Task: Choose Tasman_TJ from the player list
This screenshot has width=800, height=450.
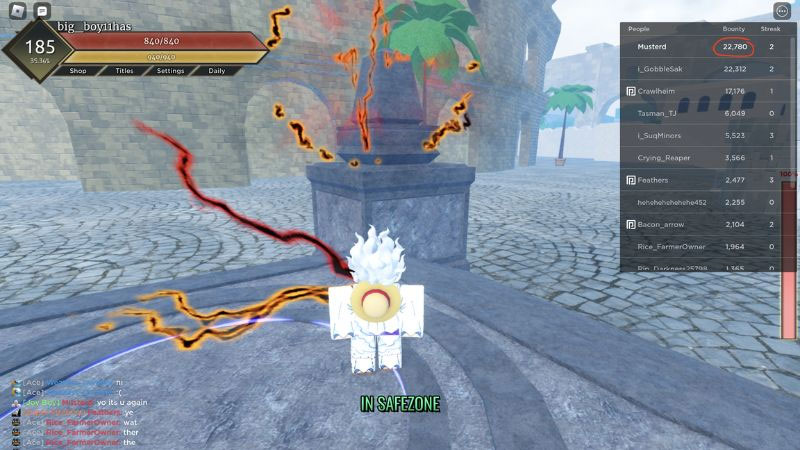Action: click(658, 113)
